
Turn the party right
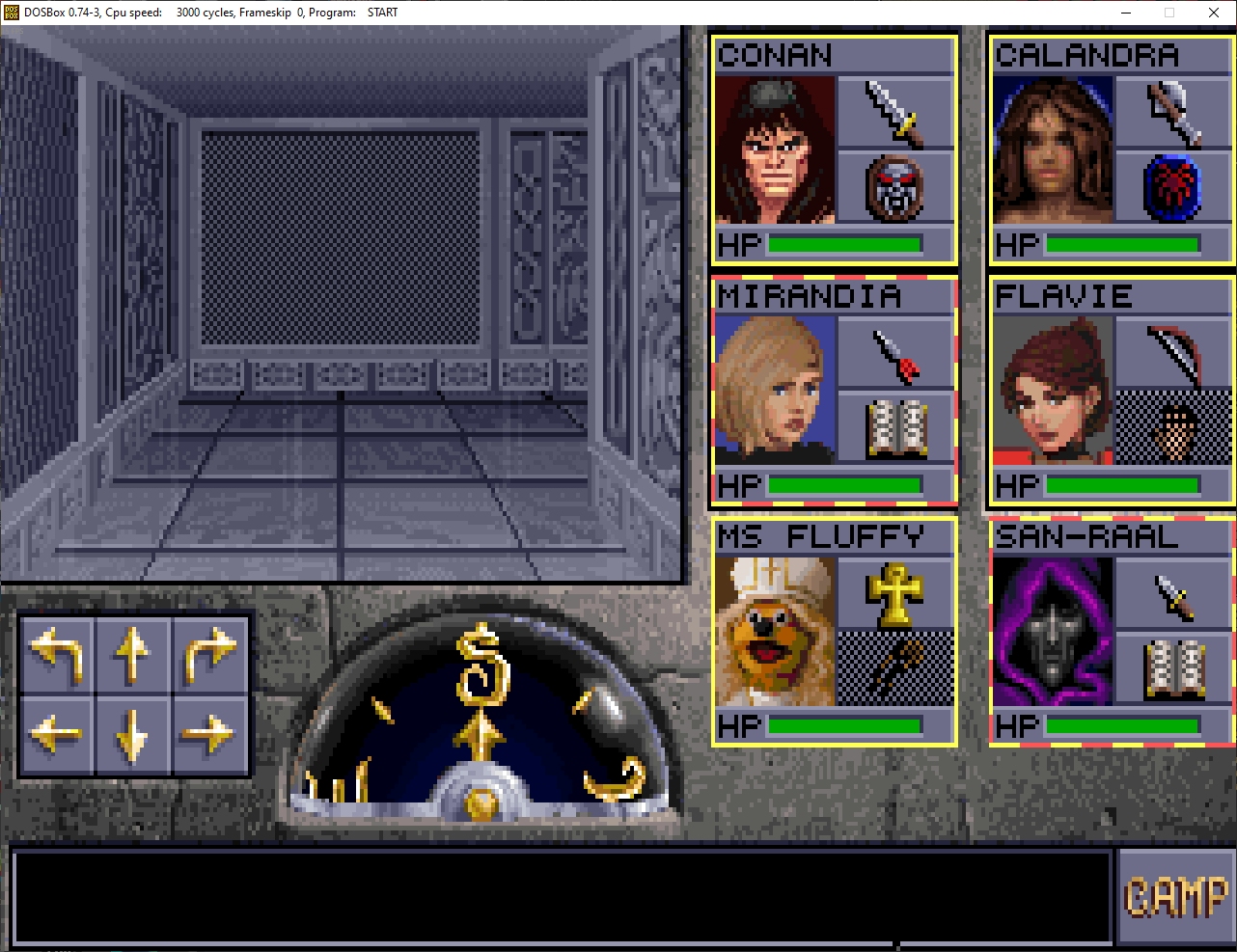pyautogui.click(x=210, y=652)
